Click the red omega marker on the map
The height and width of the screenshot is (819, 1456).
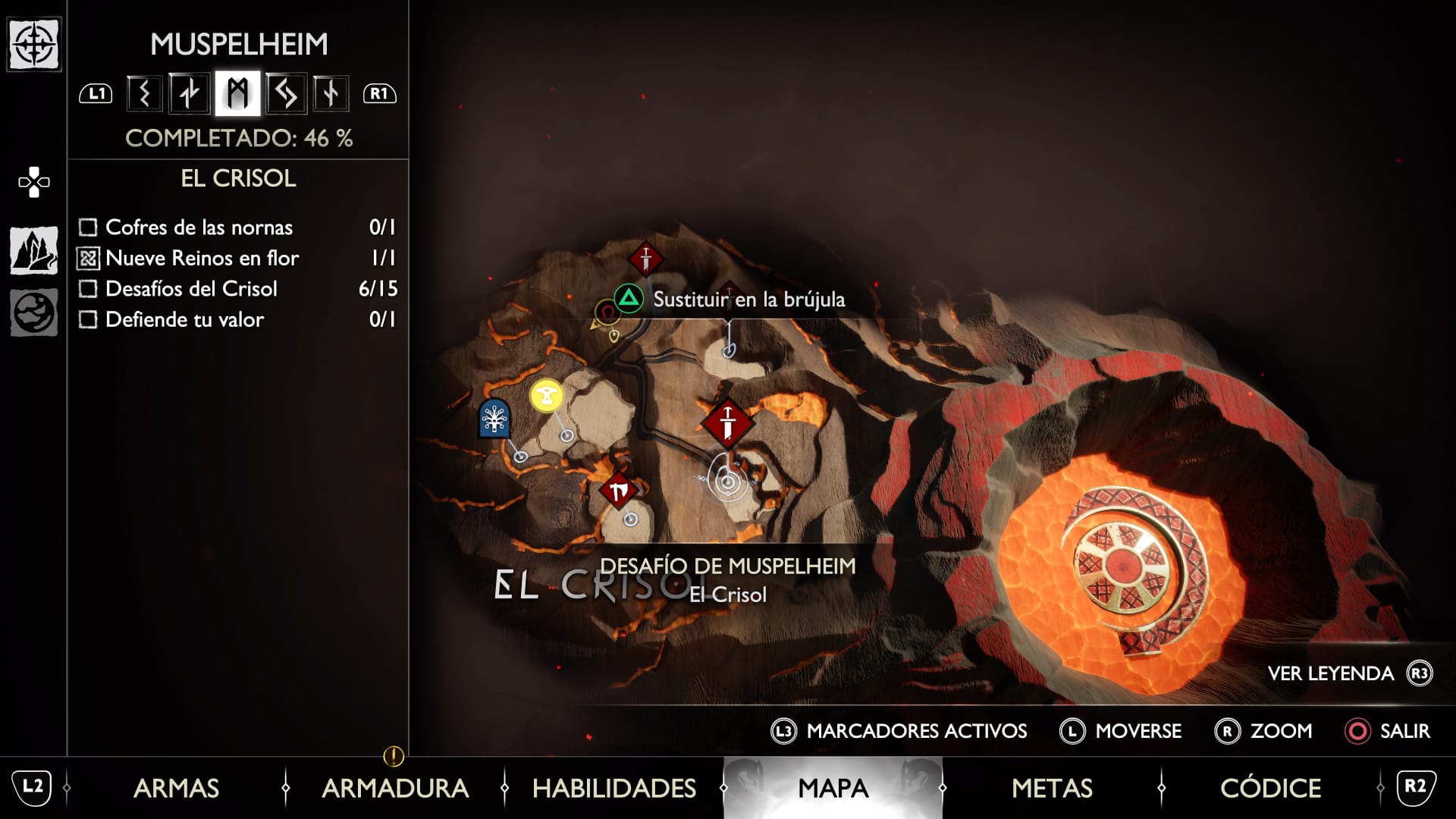pyautogui.click(x=607, y=312)
